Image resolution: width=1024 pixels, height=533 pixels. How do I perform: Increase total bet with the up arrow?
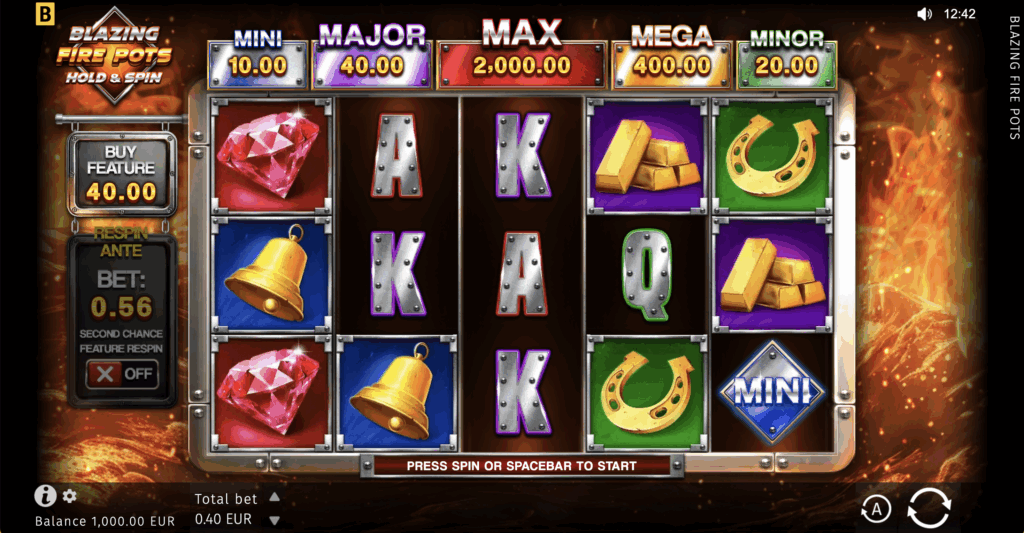(x=275, y=497)
